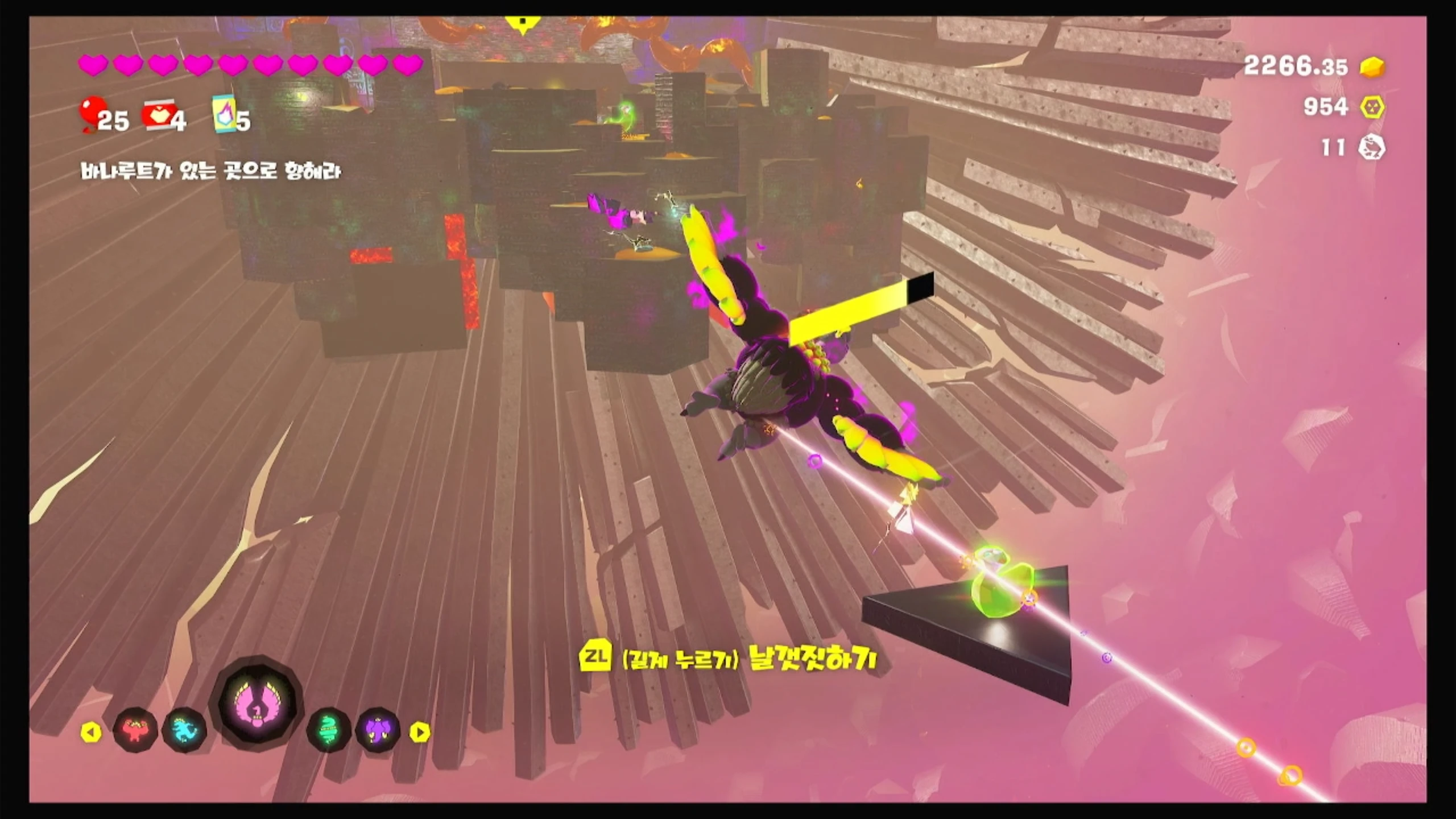Select the yellow flame drink can item
Image resolution: width=1456 pixels, height=819 pixels.
[x=225, y=114]
